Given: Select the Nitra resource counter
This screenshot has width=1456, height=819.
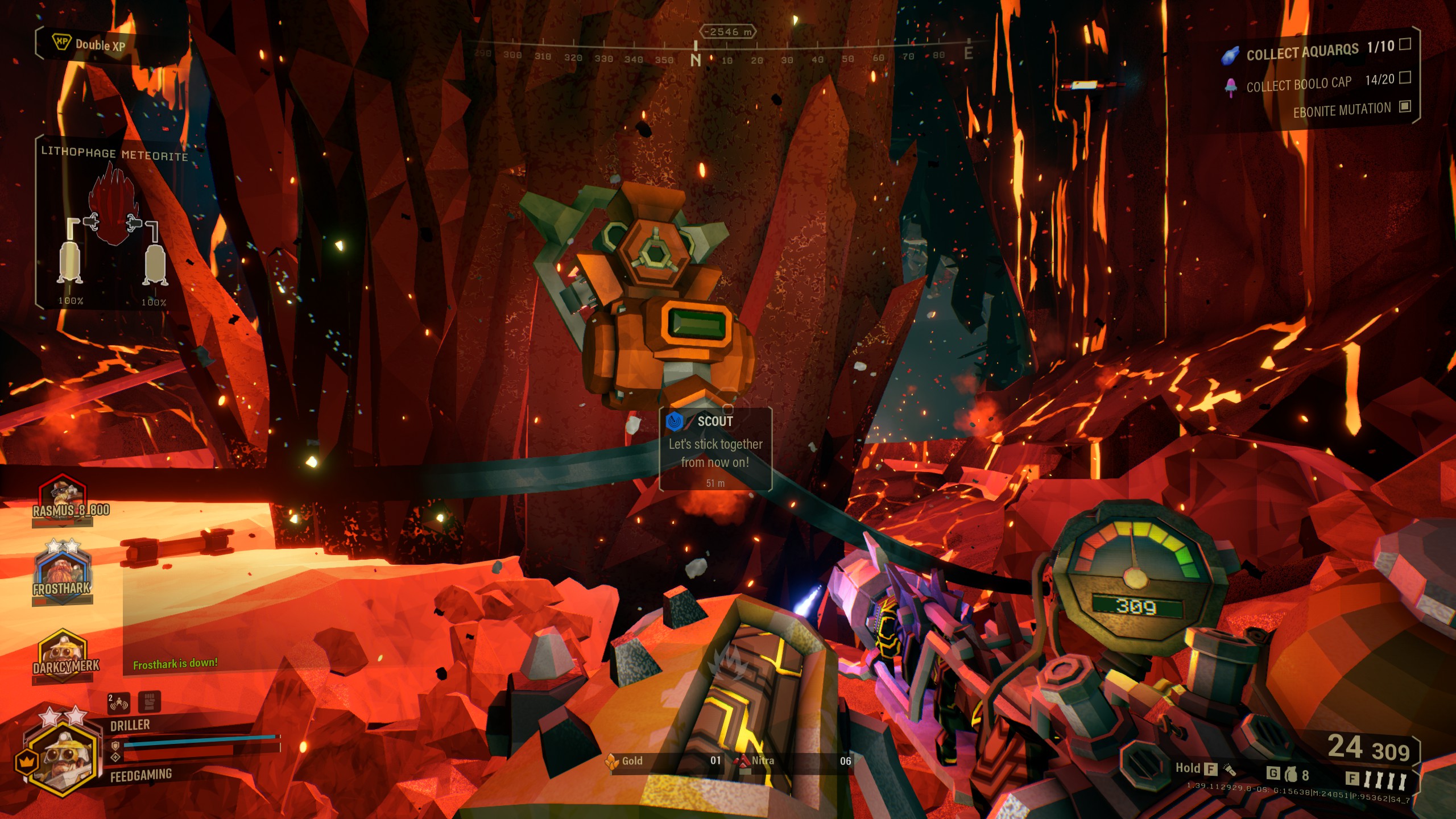Looking at the screenshot, I should [793, 761].
